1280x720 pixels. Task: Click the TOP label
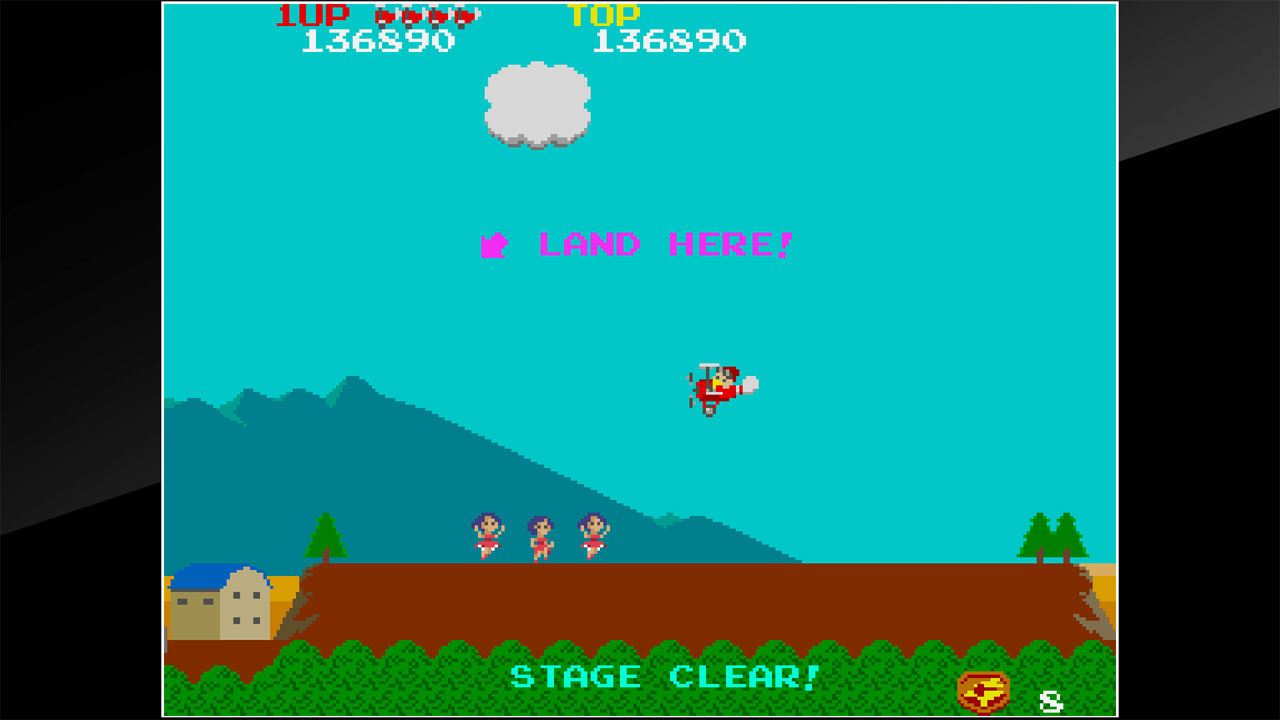602,15
